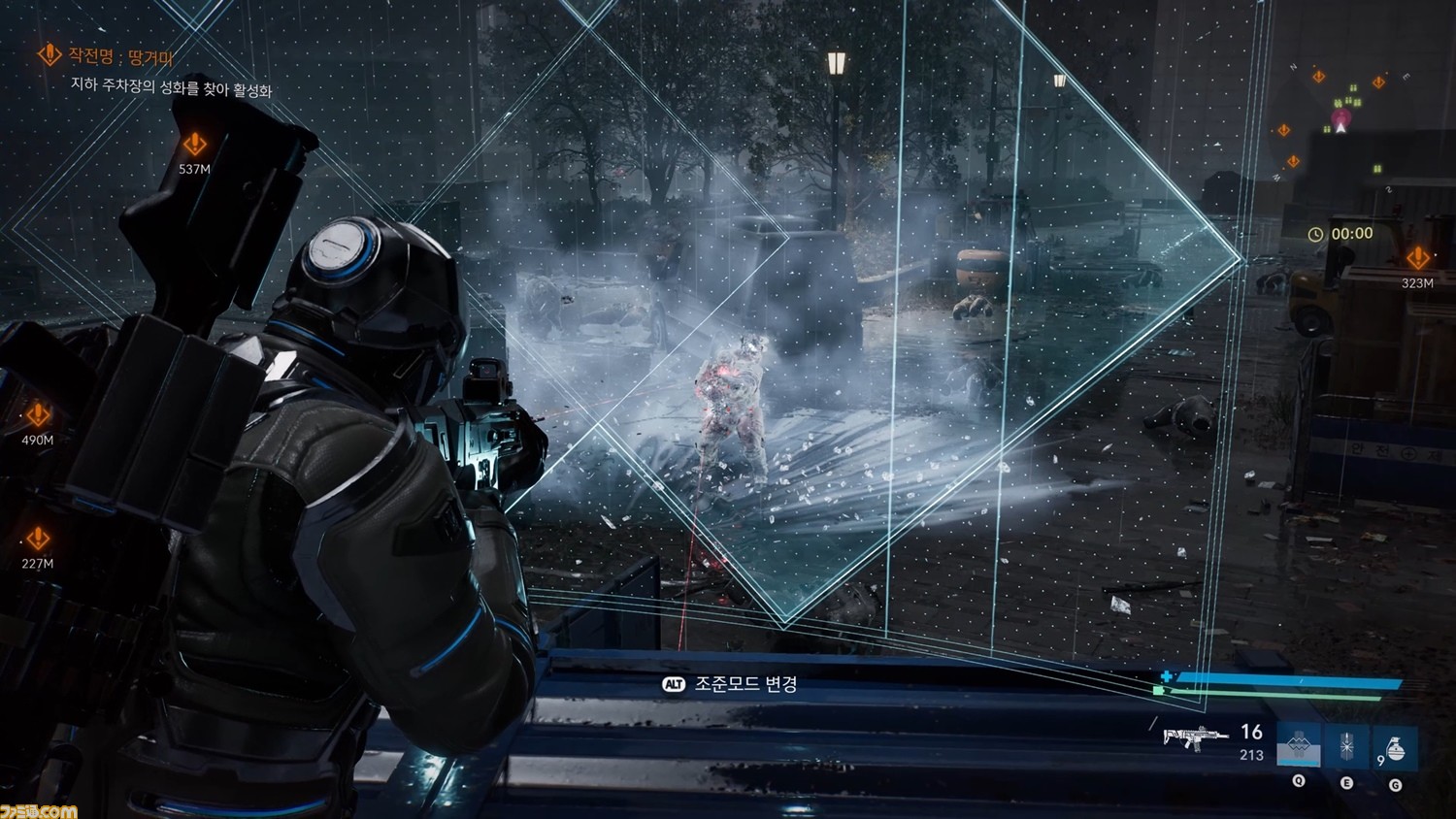Click the 조준모드 변경 button label
This screenshot has width=1456, height=819.
click(745, 682)
